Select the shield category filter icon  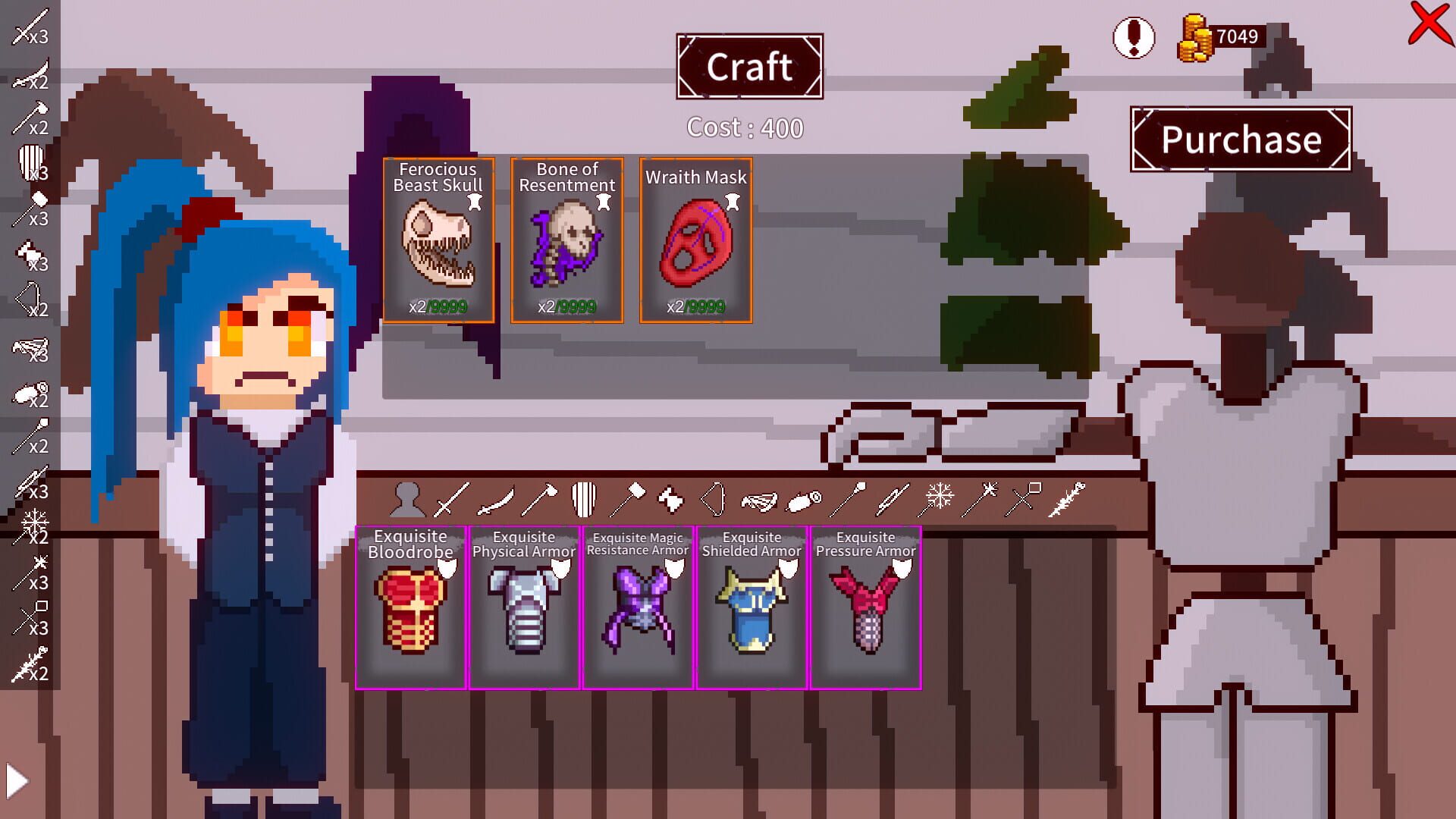[585, 497]
